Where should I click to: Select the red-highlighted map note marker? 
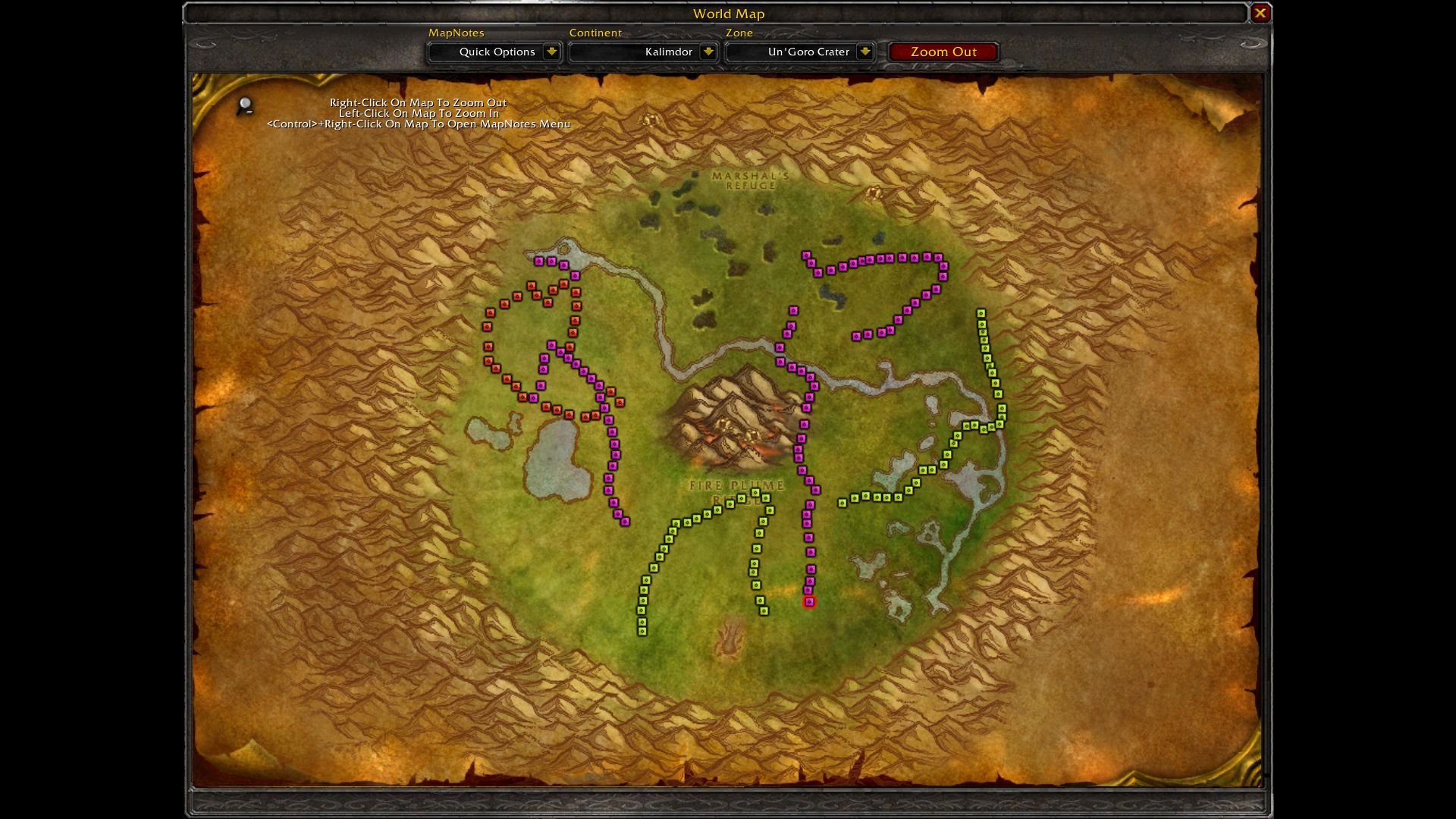(x=809, y=601)
